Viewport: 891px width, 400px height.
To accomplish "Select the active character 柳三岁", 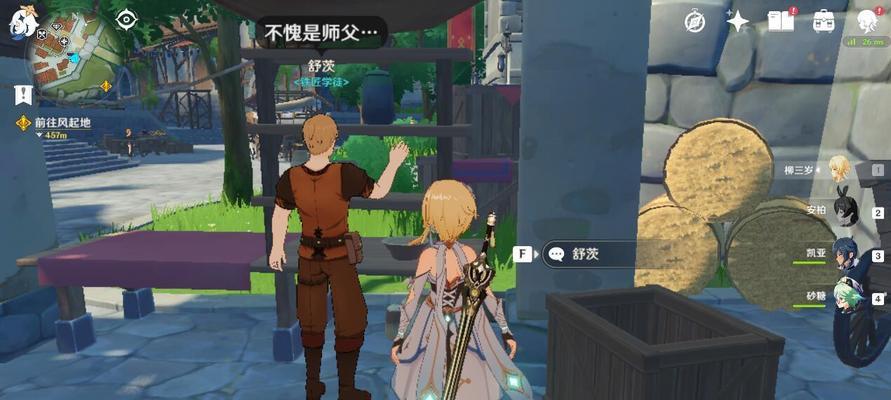I will tap(840, 169).
